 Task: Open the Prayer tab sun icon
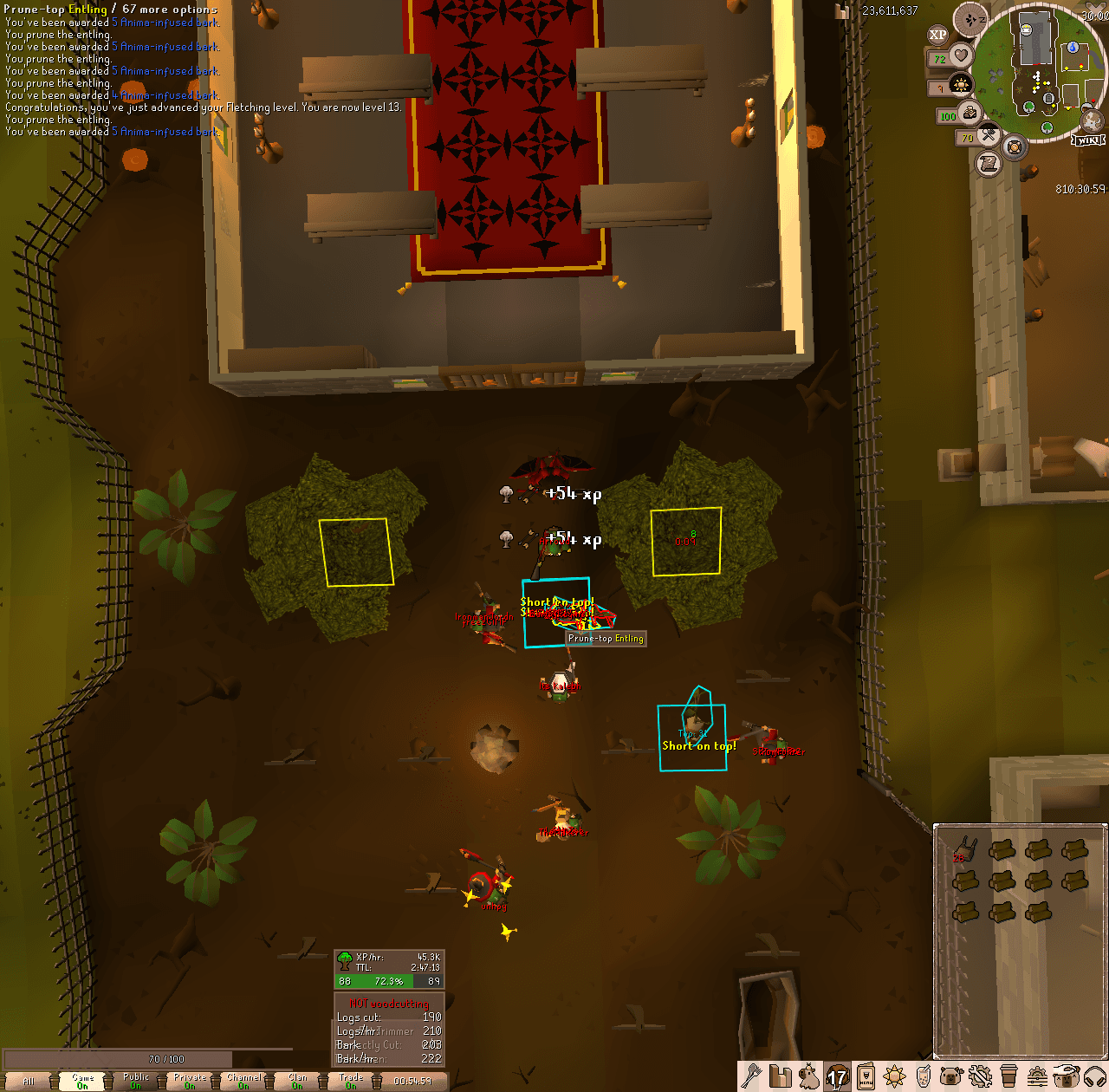pos(893,1078)
